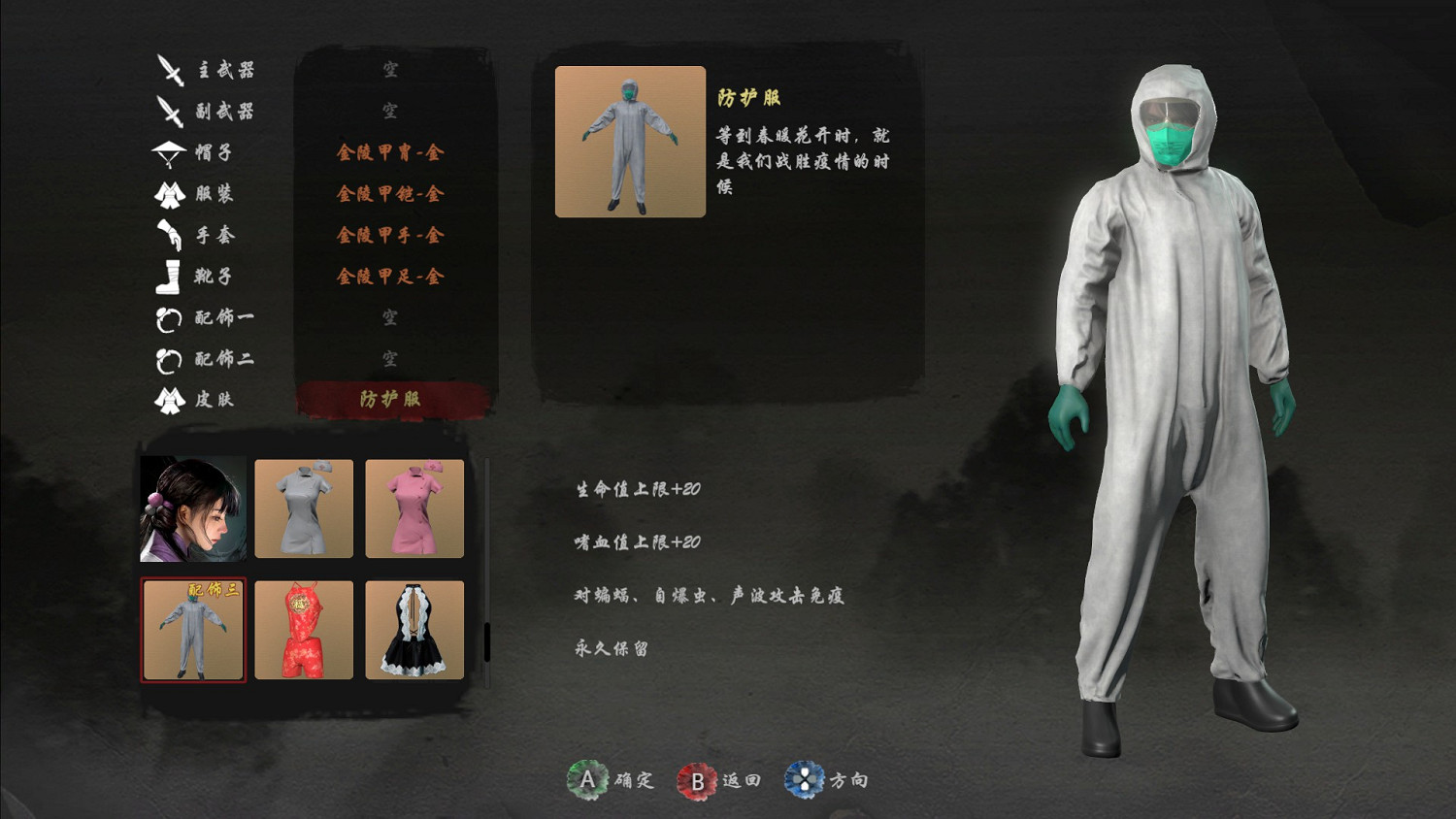Select the 副武器 secondary weapon slot icon
This screenshot has width=1456, height=819.
(x=171, y=110)
